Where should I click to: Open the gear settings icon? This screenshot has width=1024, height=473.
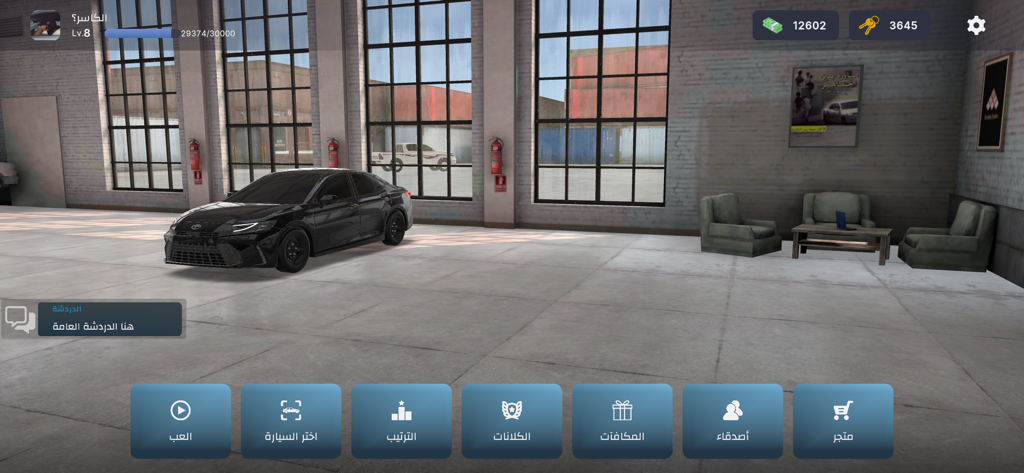[x=976, y=25]
